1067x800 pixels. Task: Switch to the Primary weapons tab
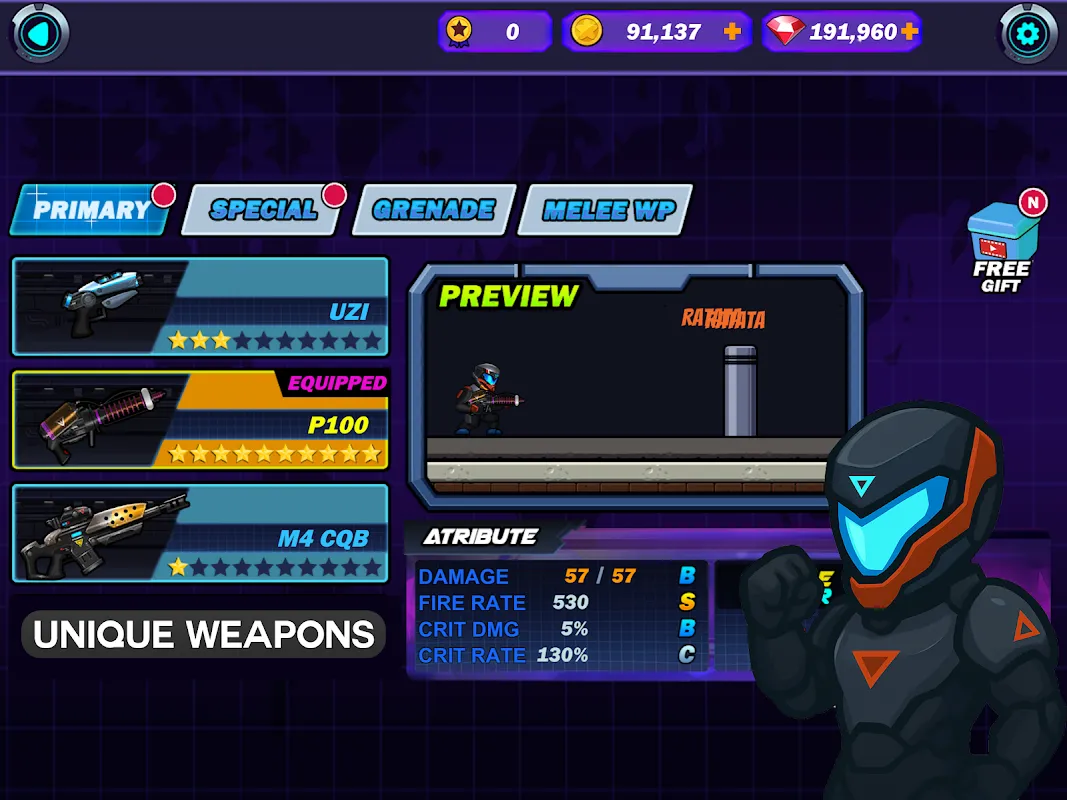(91, 210)
